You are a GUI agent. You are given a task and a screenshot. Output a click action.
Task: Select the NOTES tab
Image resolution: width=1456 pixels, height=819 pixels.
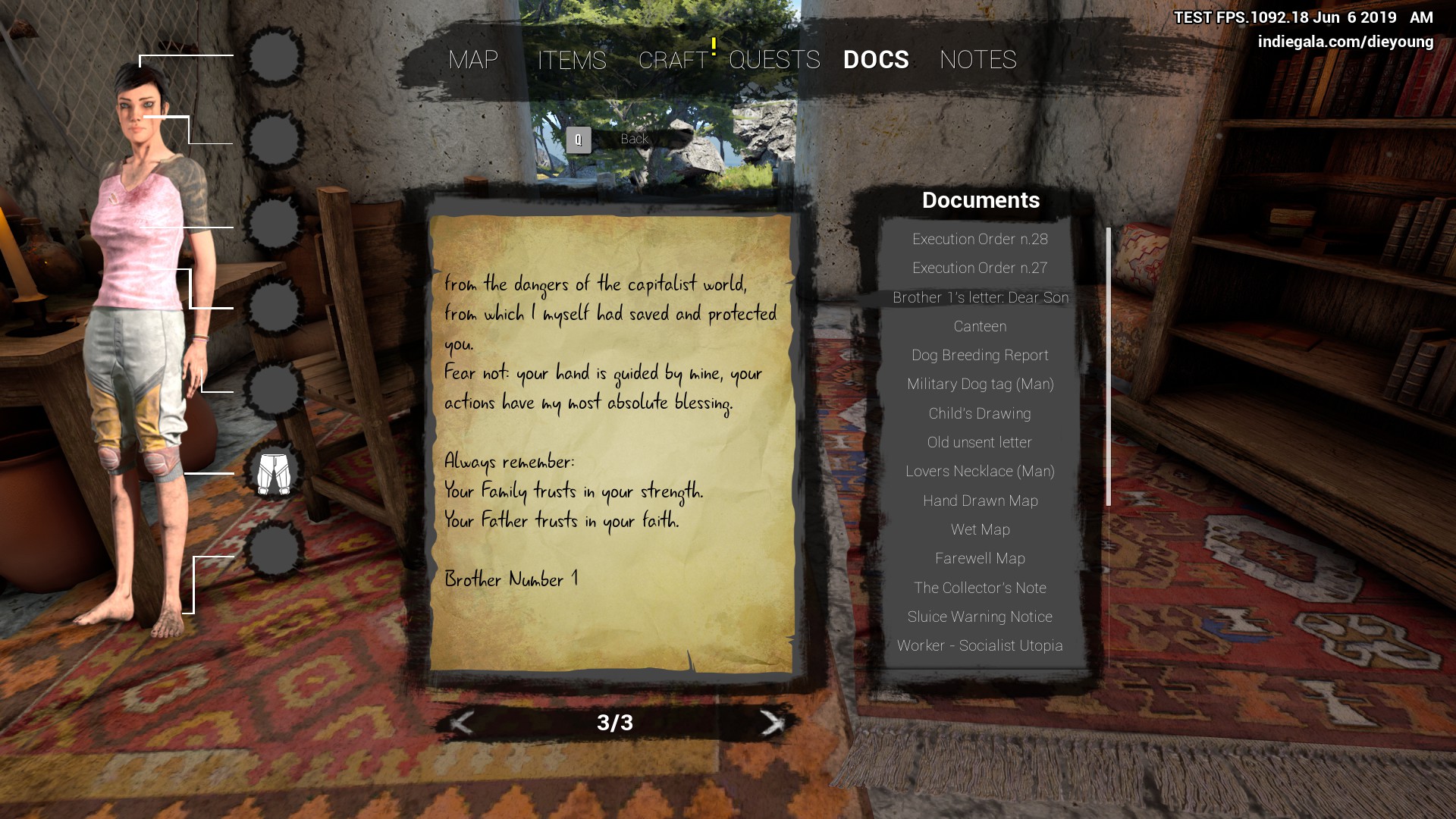point(977,60)
